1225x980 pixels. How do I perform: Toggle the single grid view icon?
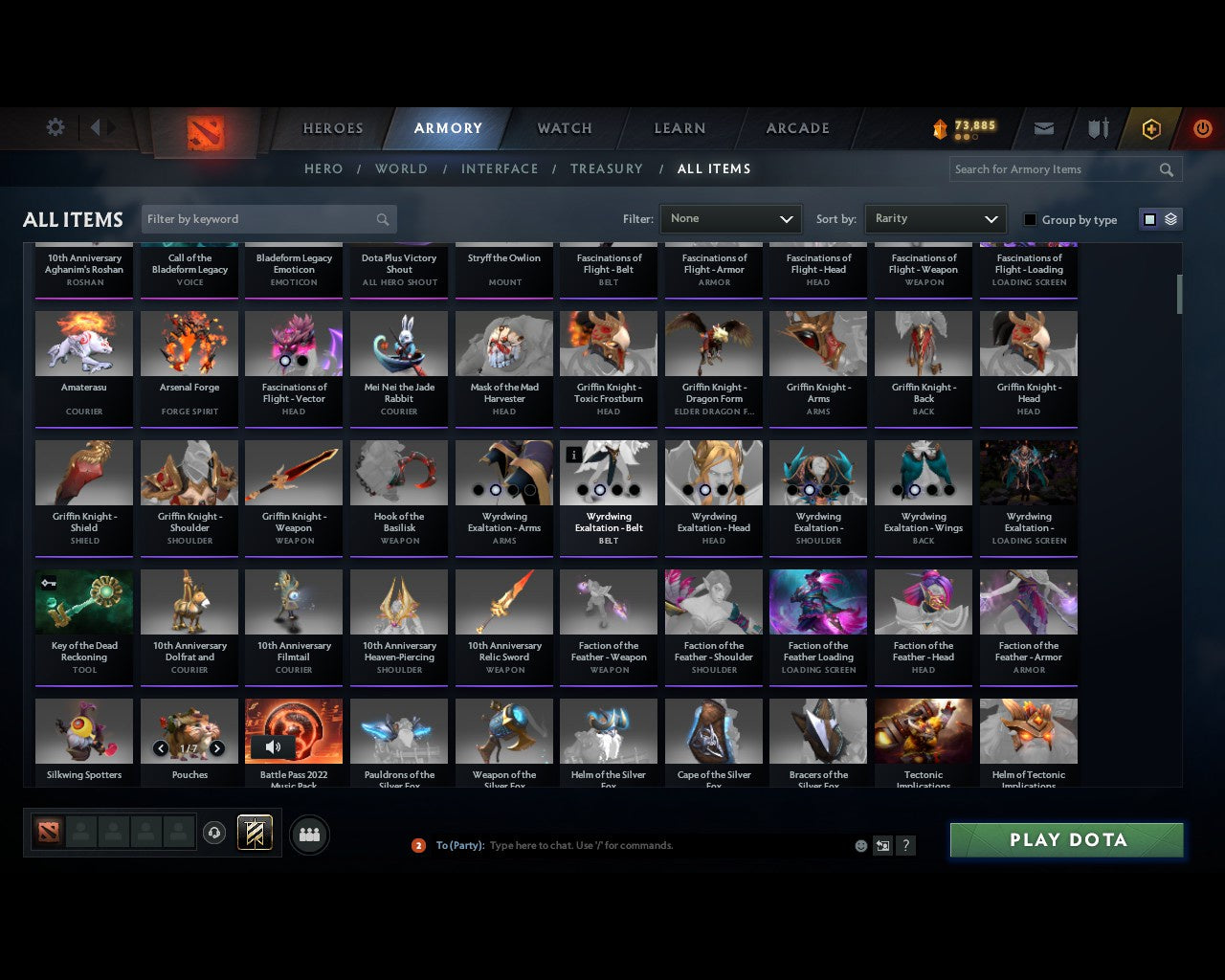(1149, 218)
